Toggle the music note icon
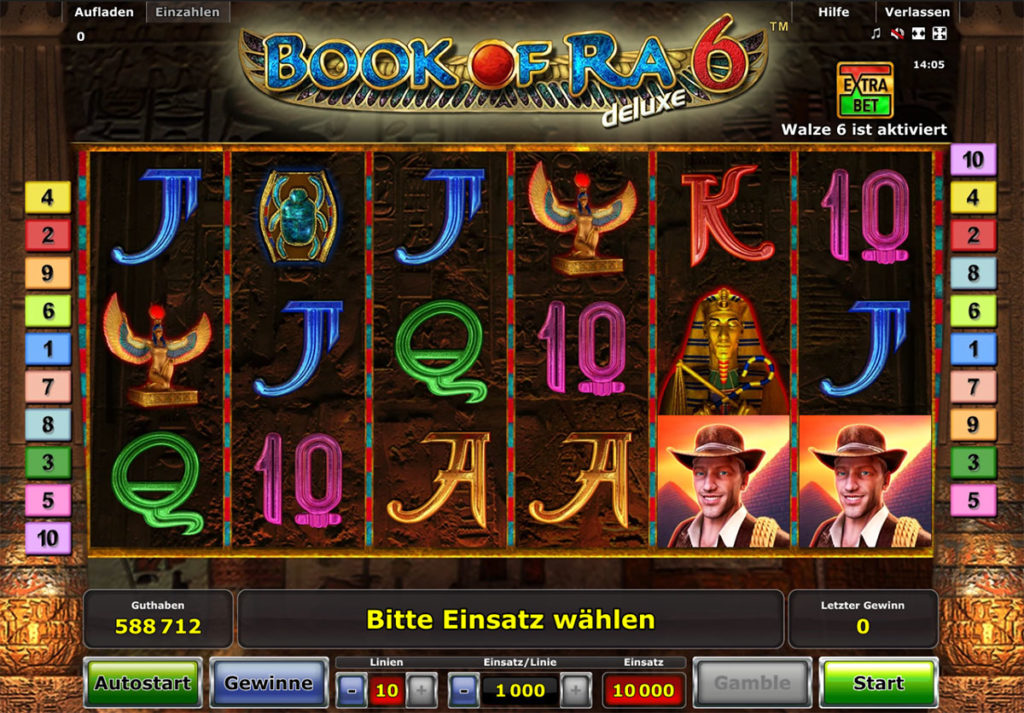1024x713 pixels. [876, 34]
